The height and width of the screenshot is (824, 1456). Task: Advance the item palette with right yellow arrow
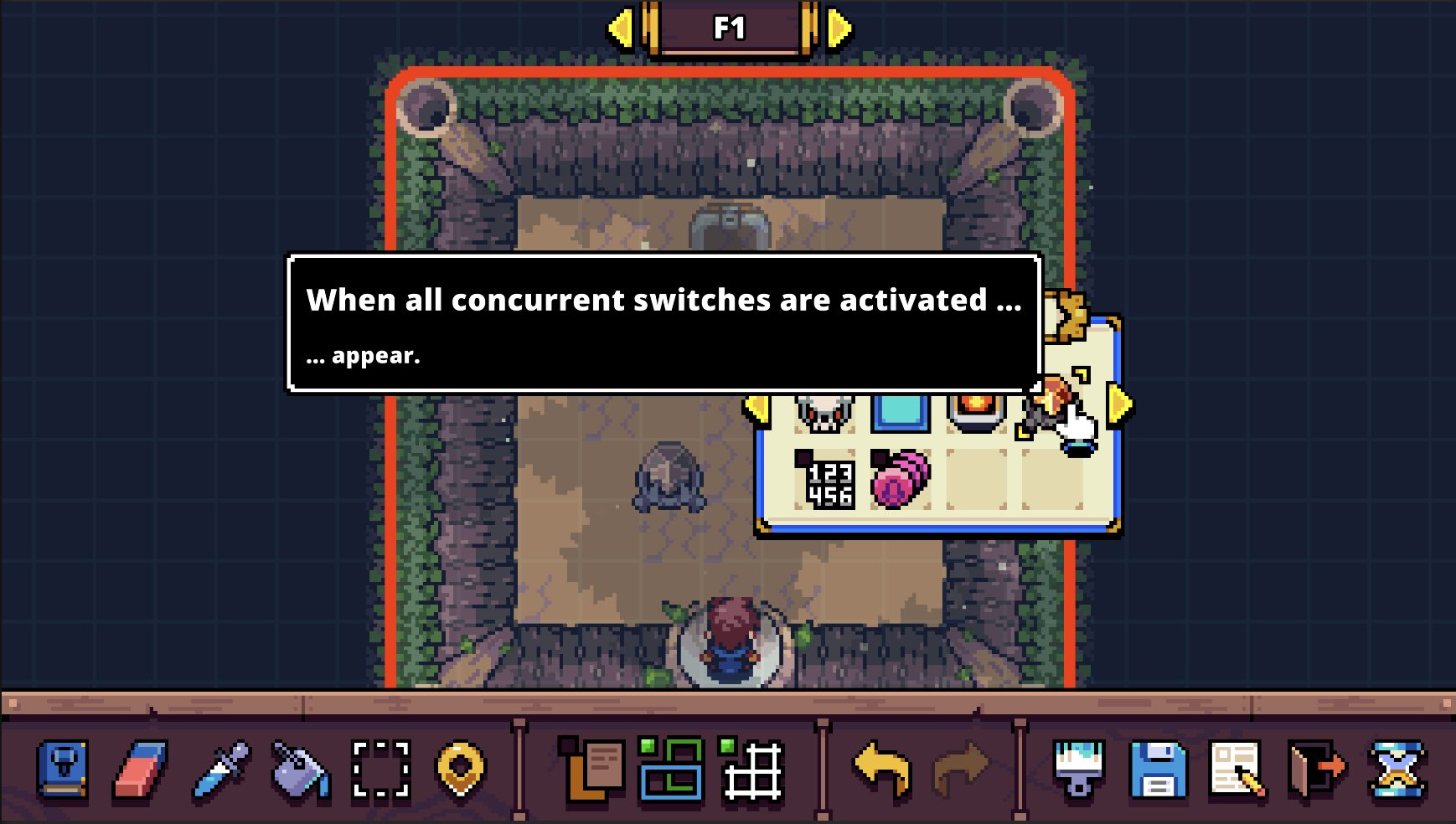coord(1115,407)
